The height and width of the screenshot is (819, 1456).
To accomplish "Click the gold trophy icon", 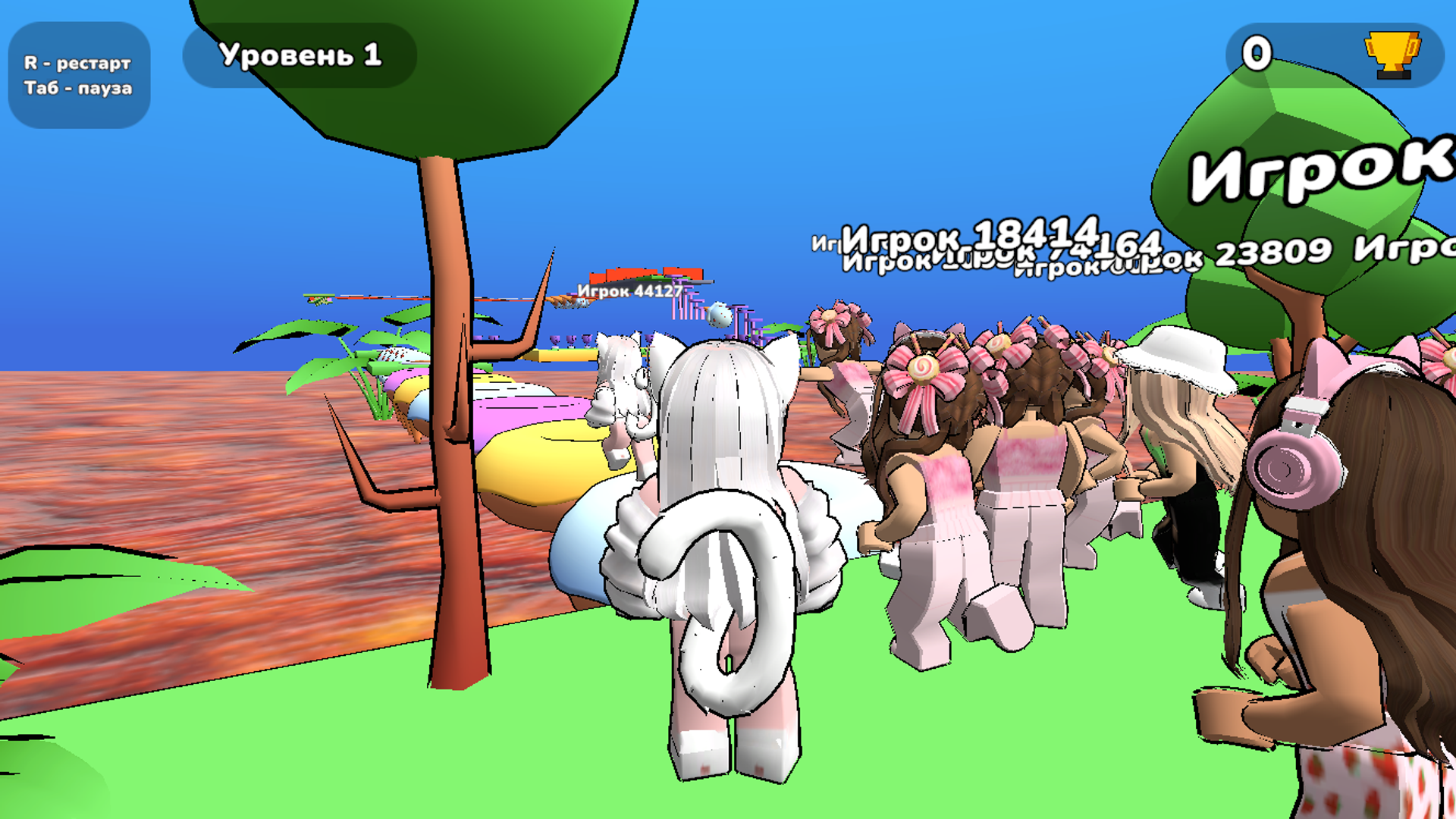I will pos(1392,55).
